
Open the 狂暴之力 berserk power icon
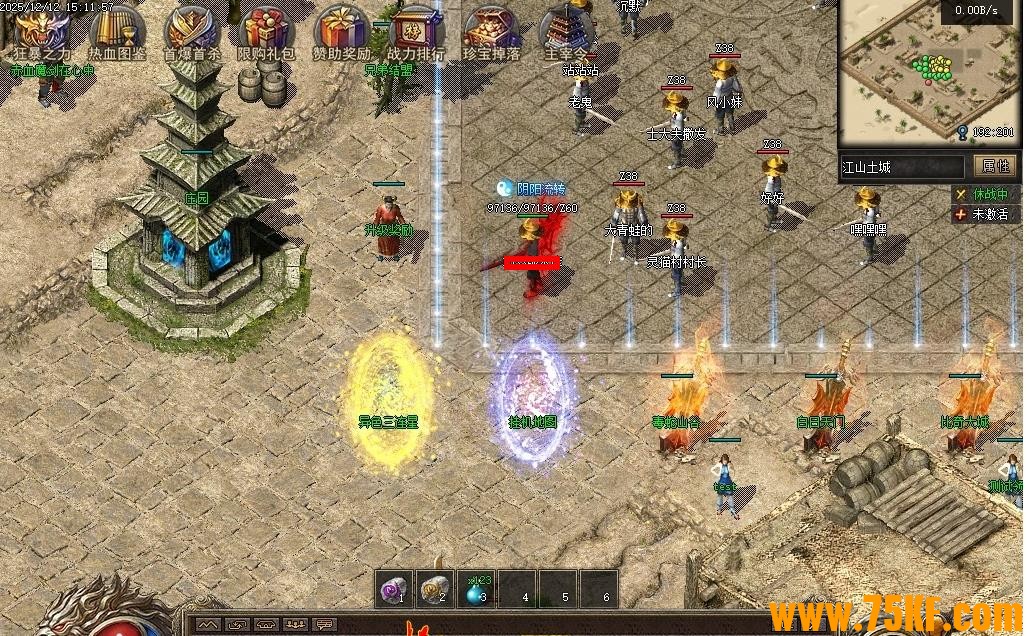[x=42, y=30]
